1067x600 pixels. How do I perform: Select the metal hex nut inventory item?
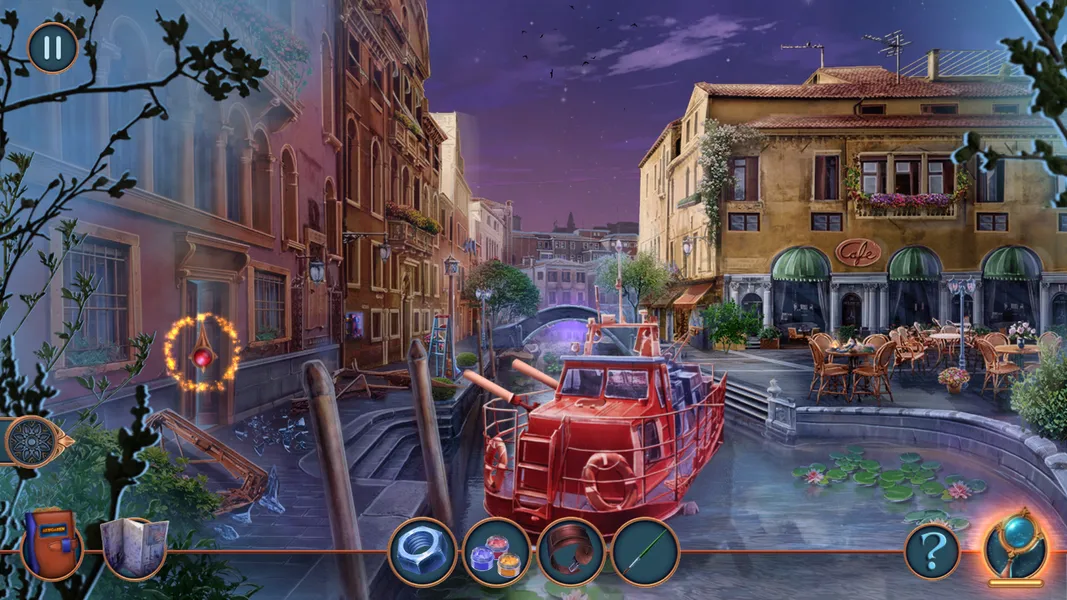coord(422,551)
